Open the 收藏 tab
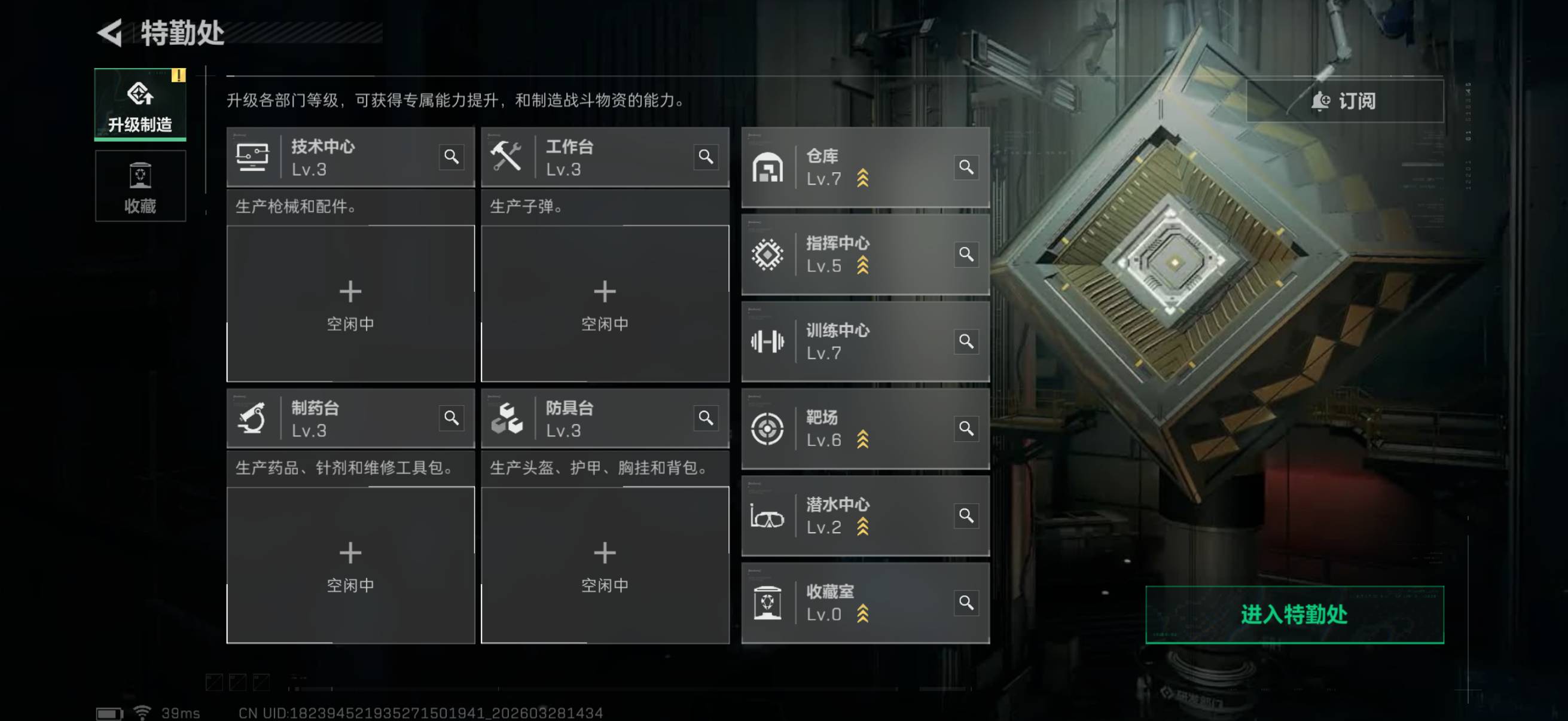Screen dimensions: 1568x721 click(140, 186)
